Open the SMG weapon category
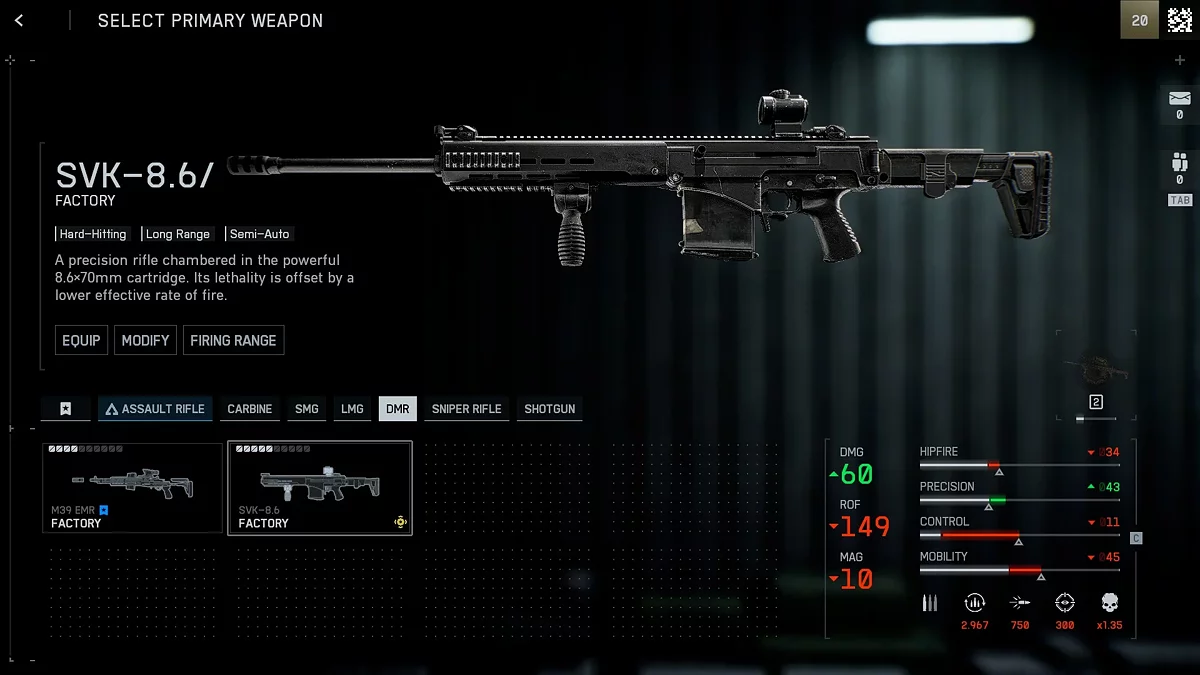Viewport: 1200px width, 675px height. pos(306,408)
